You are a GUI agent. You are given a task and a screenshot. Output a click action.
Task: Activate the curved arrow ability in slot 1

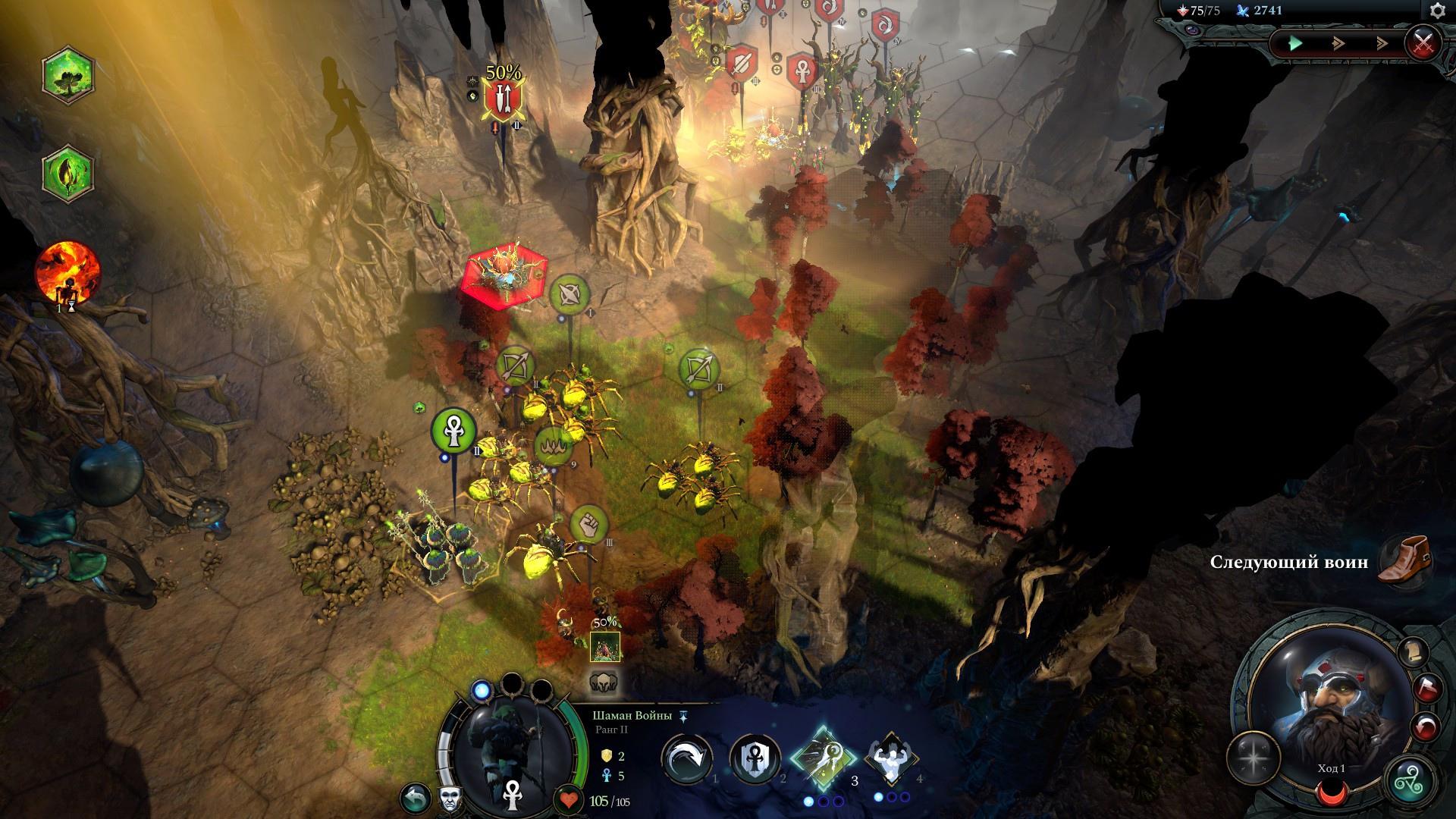(x=687, y=760)
